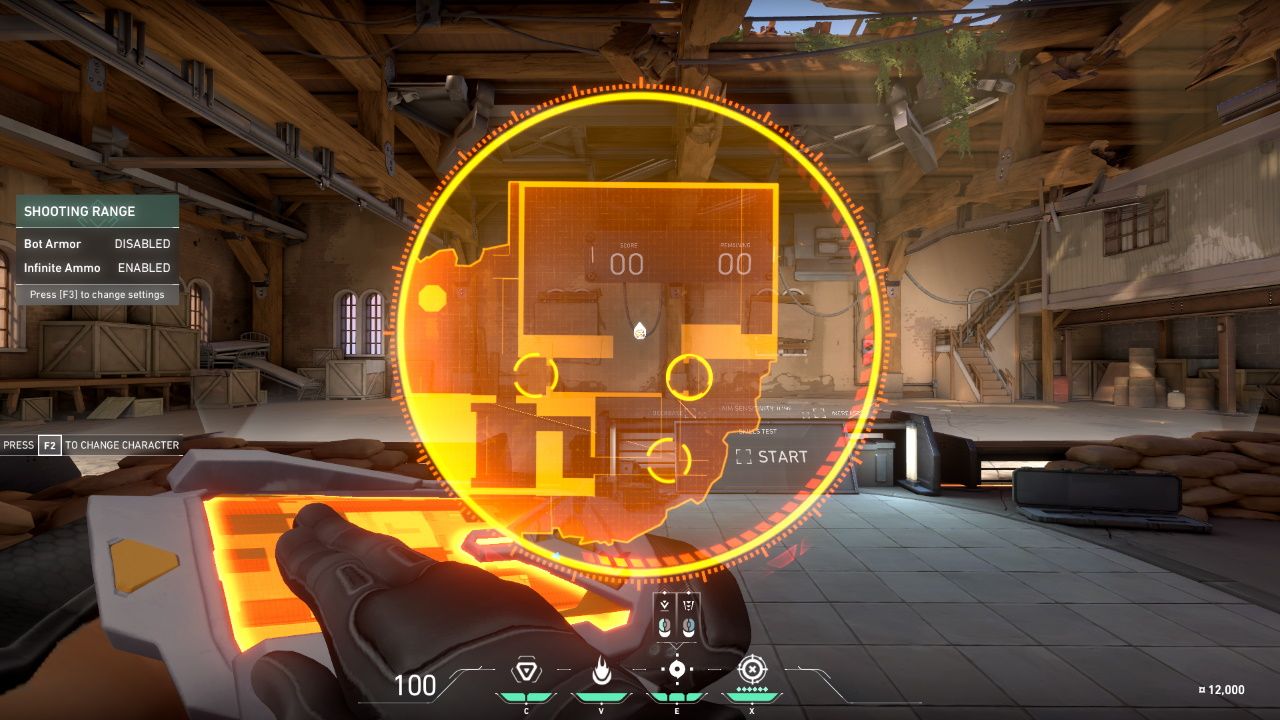This screenshot has width=1280, height=720.
Task: Enable Bot Armor in the Shooting Range panel
Action: click(x=142, y=243)
